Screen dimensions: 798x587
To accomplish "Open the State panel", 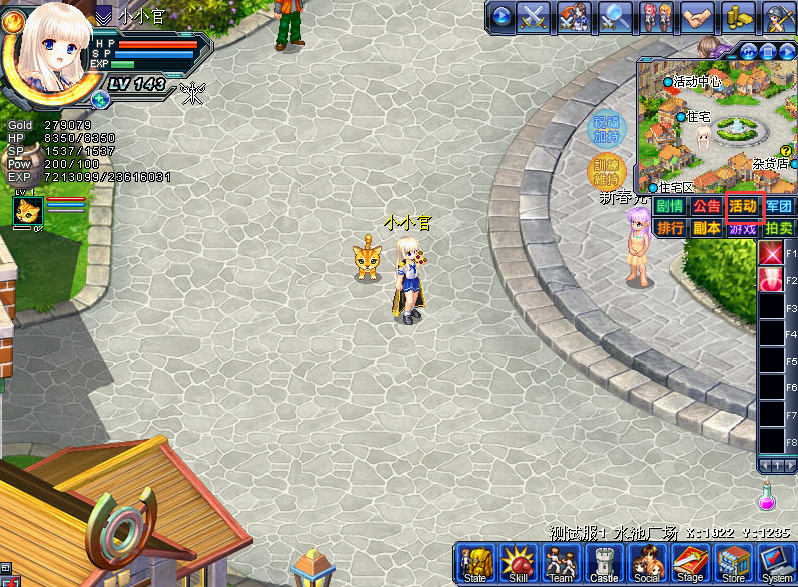I will 475,564.
